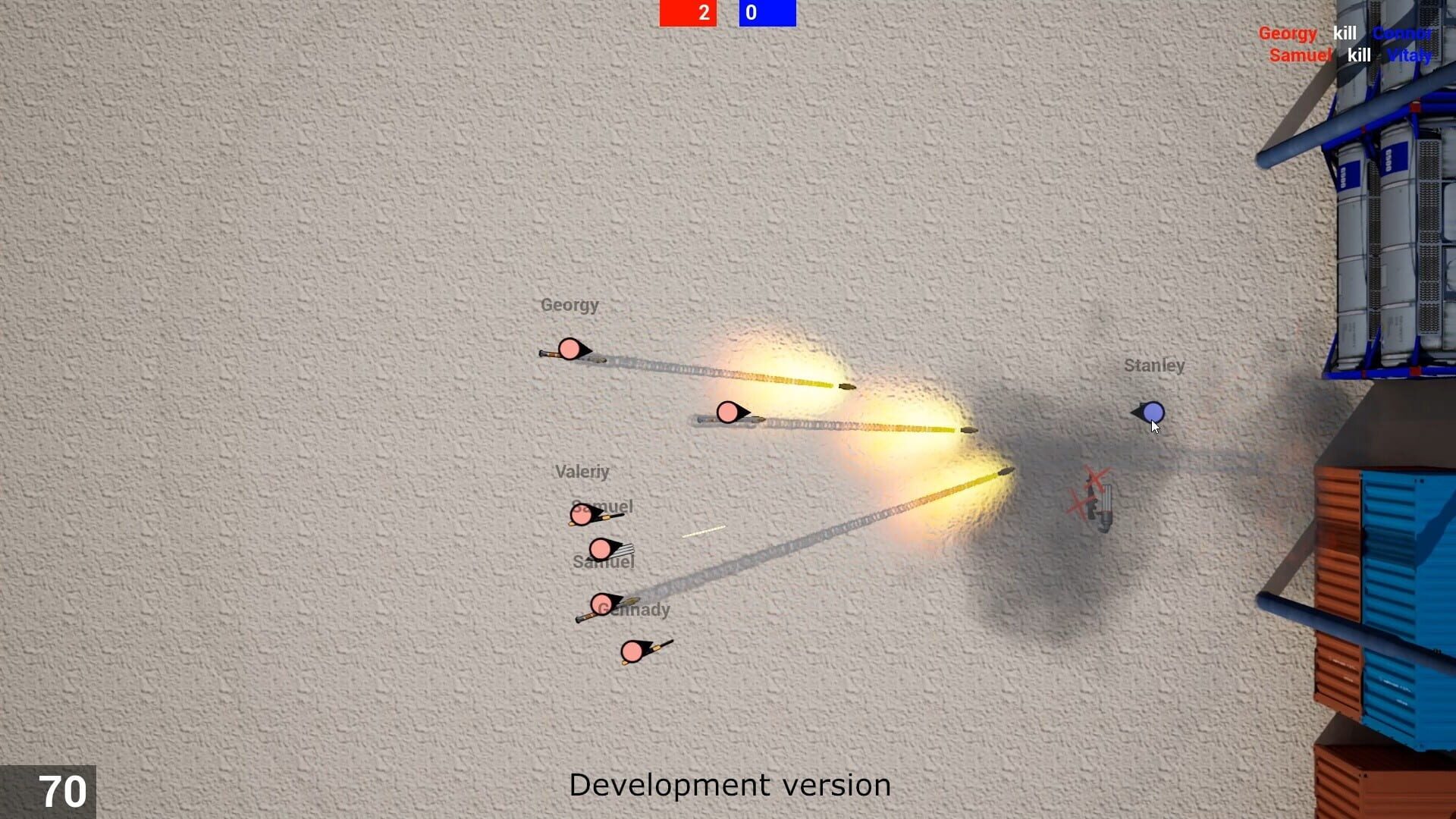
Task: Click the Connor name in the kill feed
Action: 1402,33
